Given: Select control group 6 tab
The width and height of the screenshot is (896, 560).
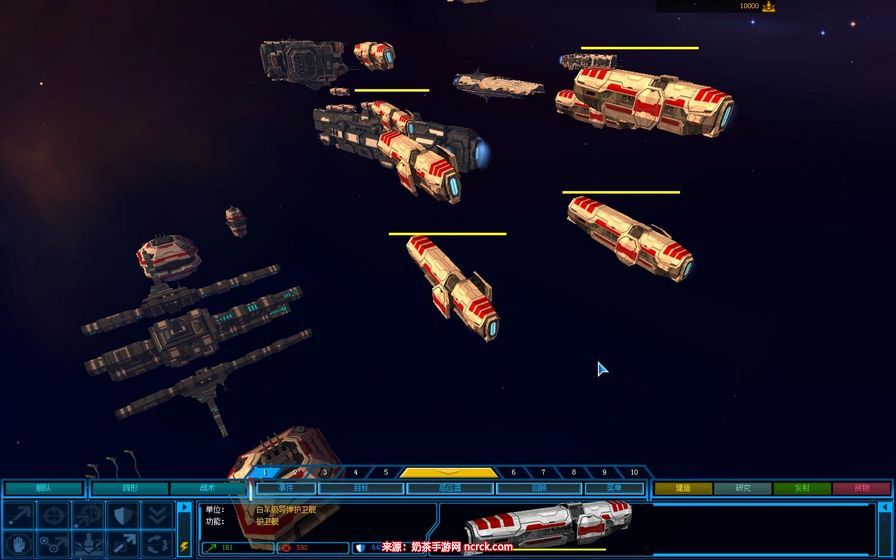Looking at the screenshot, I should (513, 472).
